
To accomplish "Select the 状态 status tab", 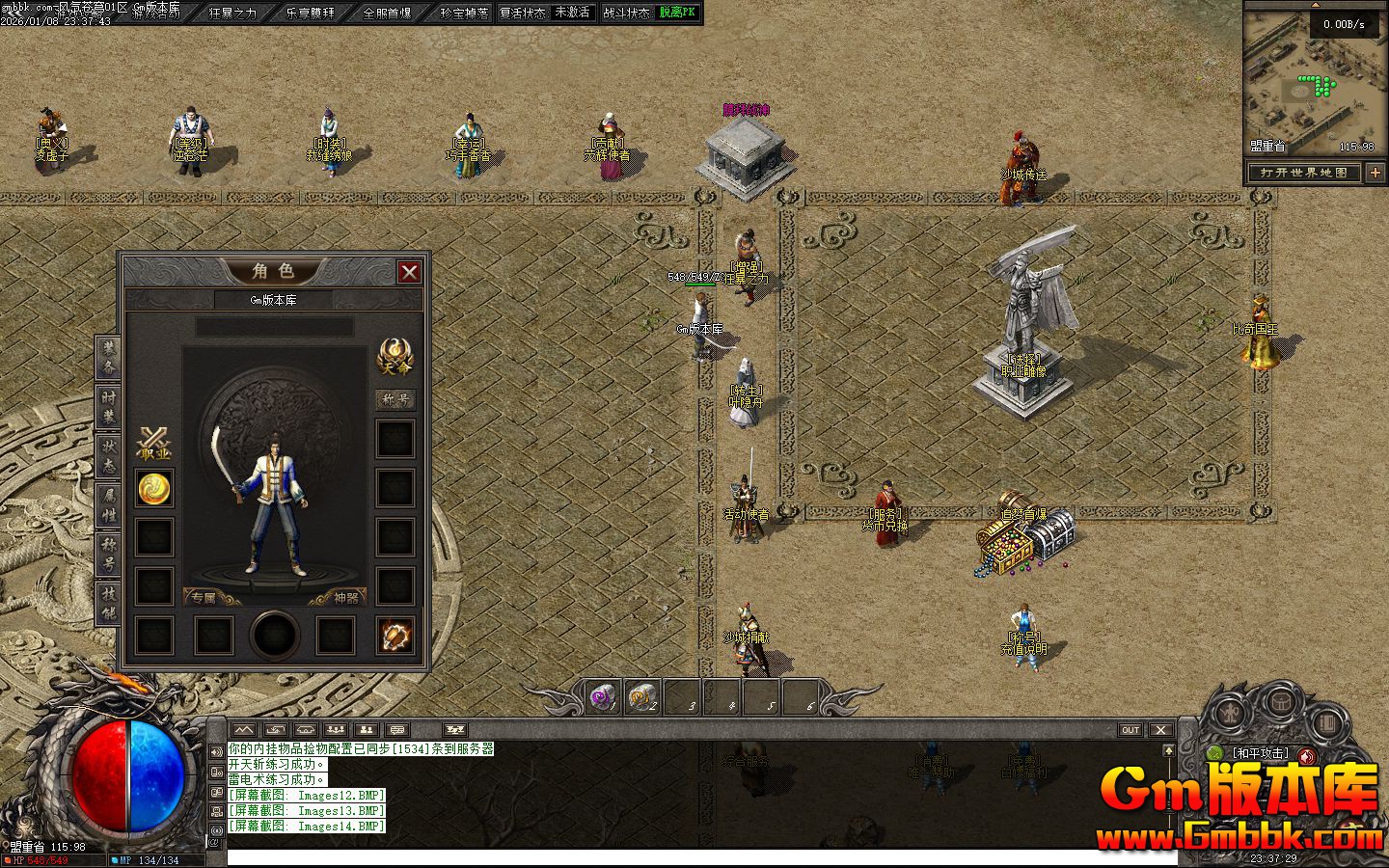I will click(x=108, y=457).
